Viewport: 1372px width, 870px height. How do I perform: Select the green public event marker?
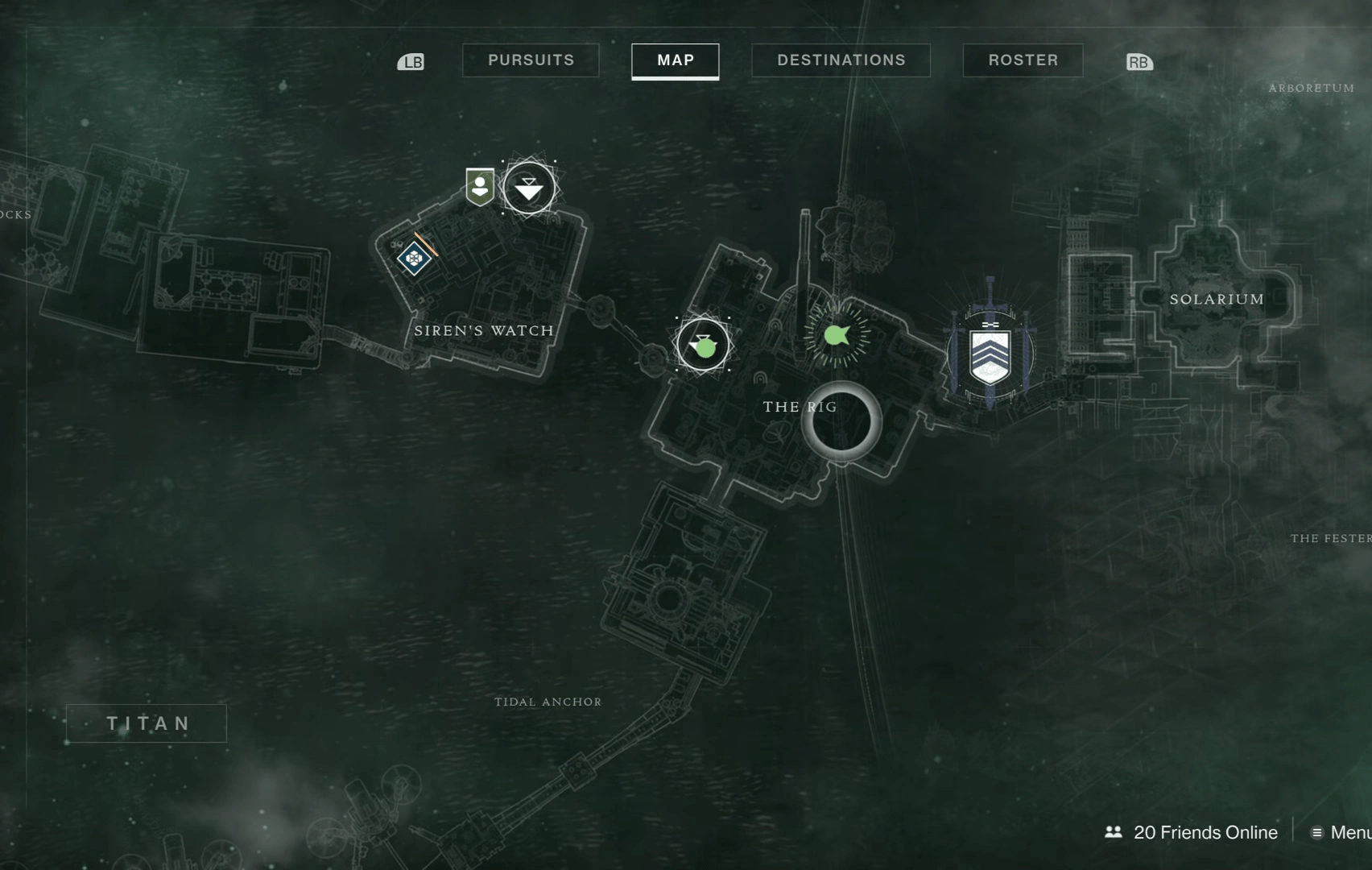pos(837,334)
